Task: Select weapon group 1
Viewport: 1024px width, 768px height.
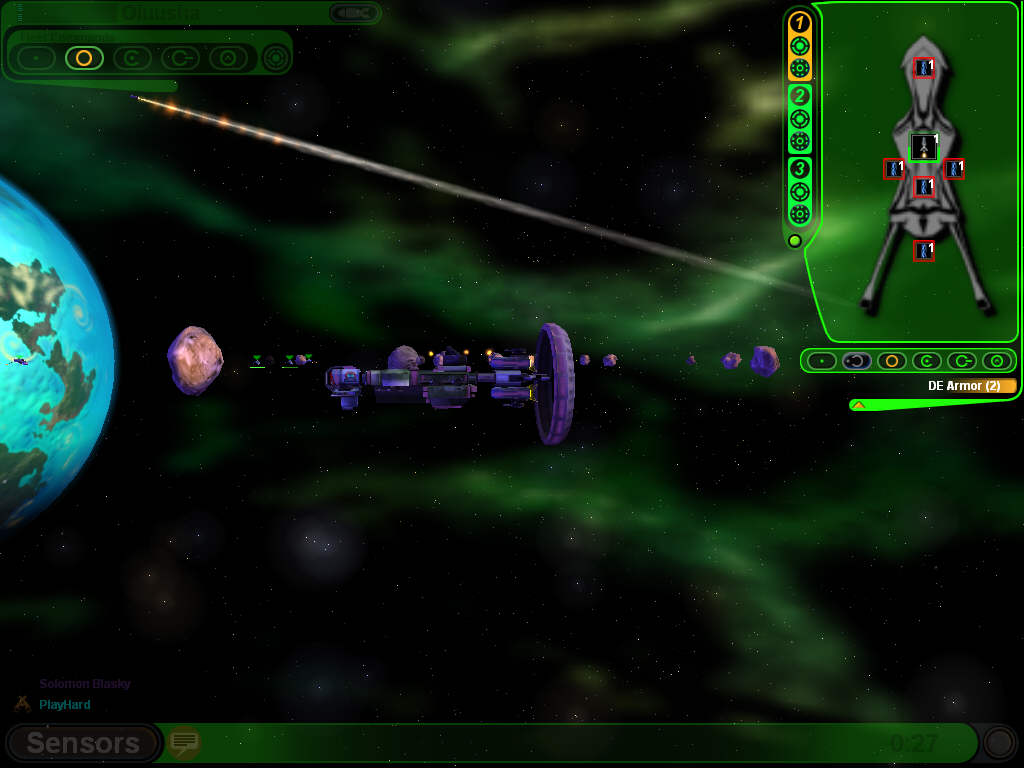Action: click(x=799, y=23)
